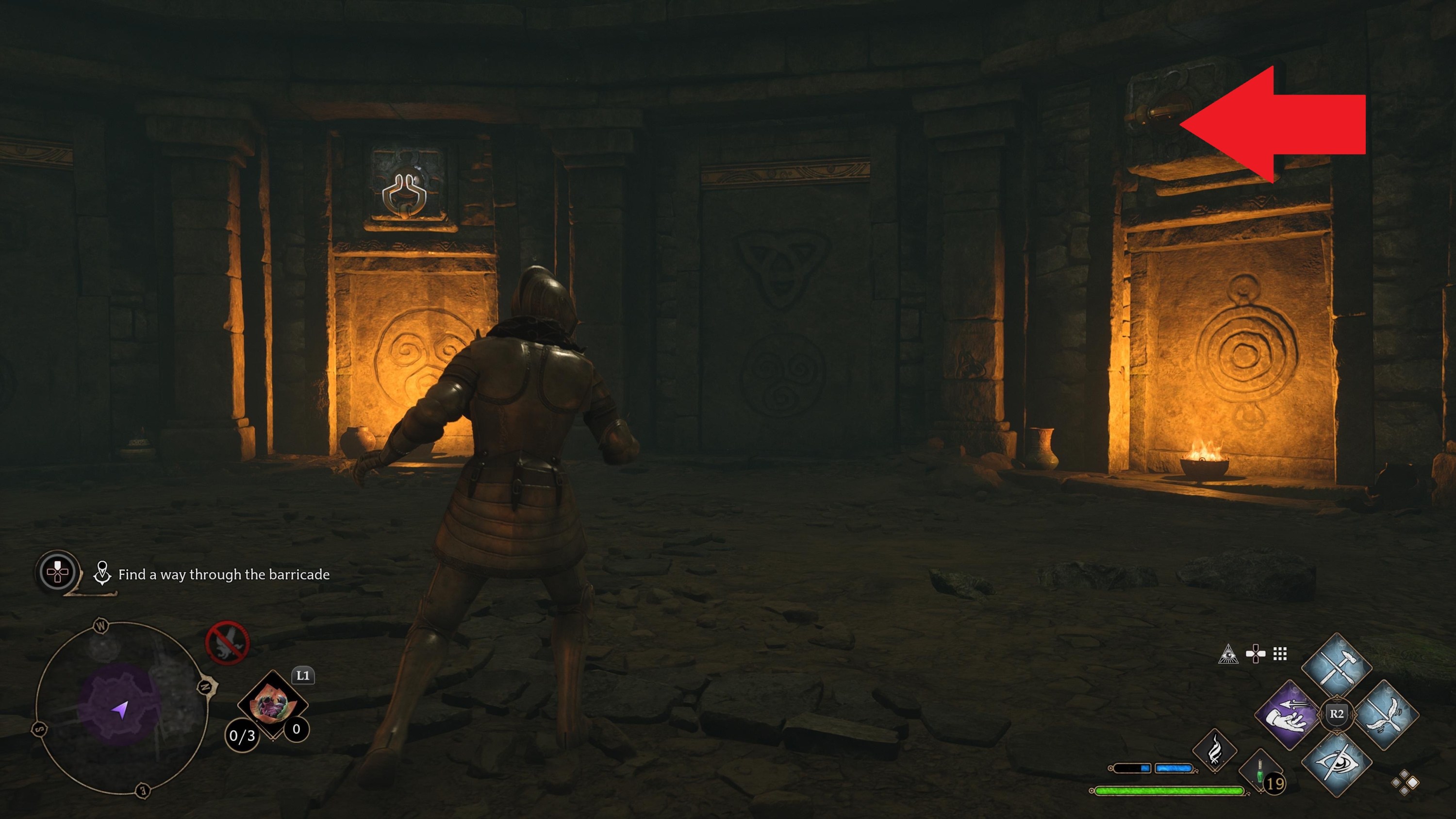
Task: Toggle the d-pad quest tracker icon
Action: [58, 571]
